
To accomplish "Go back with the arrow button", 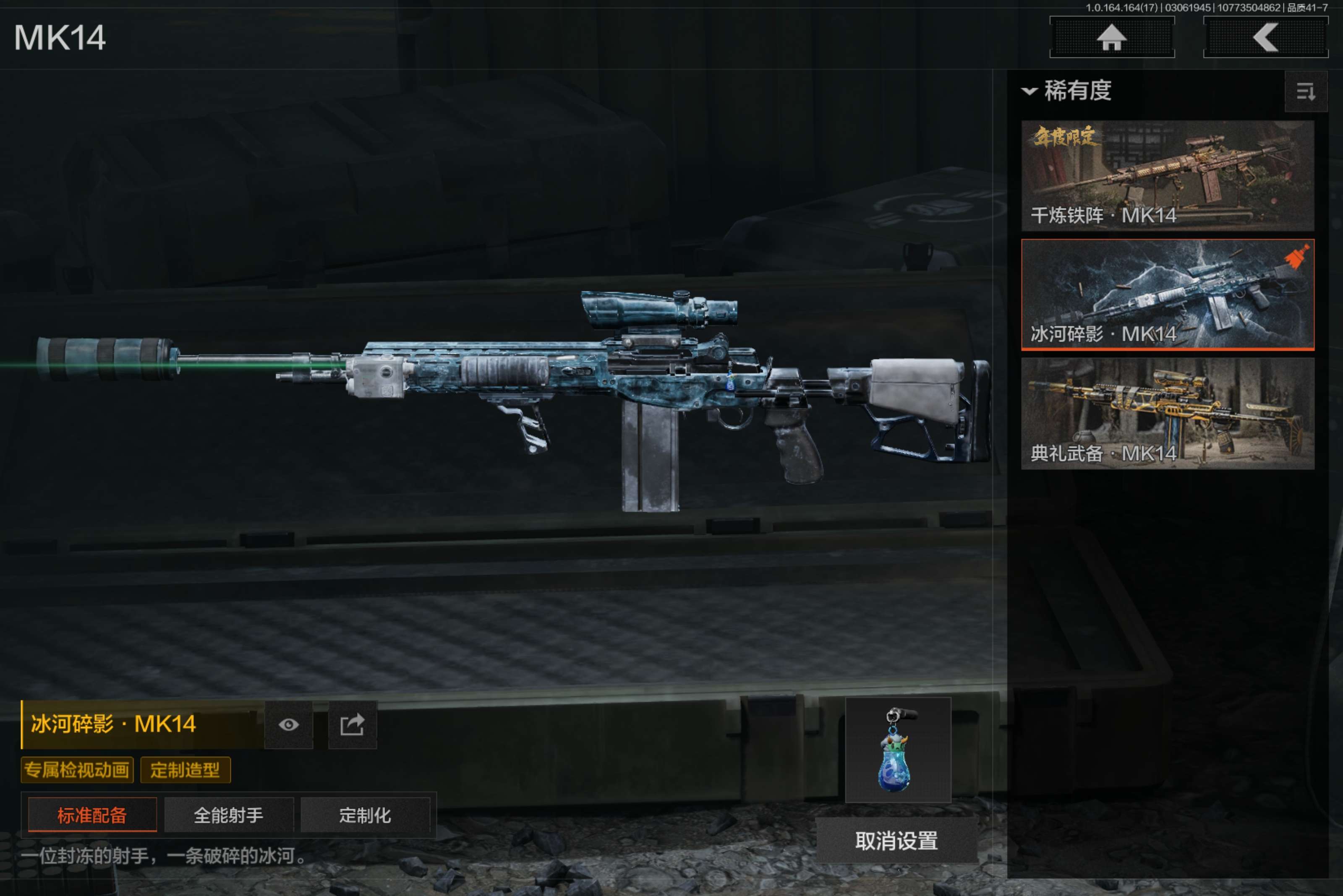I will click(x=1265, y=38).
